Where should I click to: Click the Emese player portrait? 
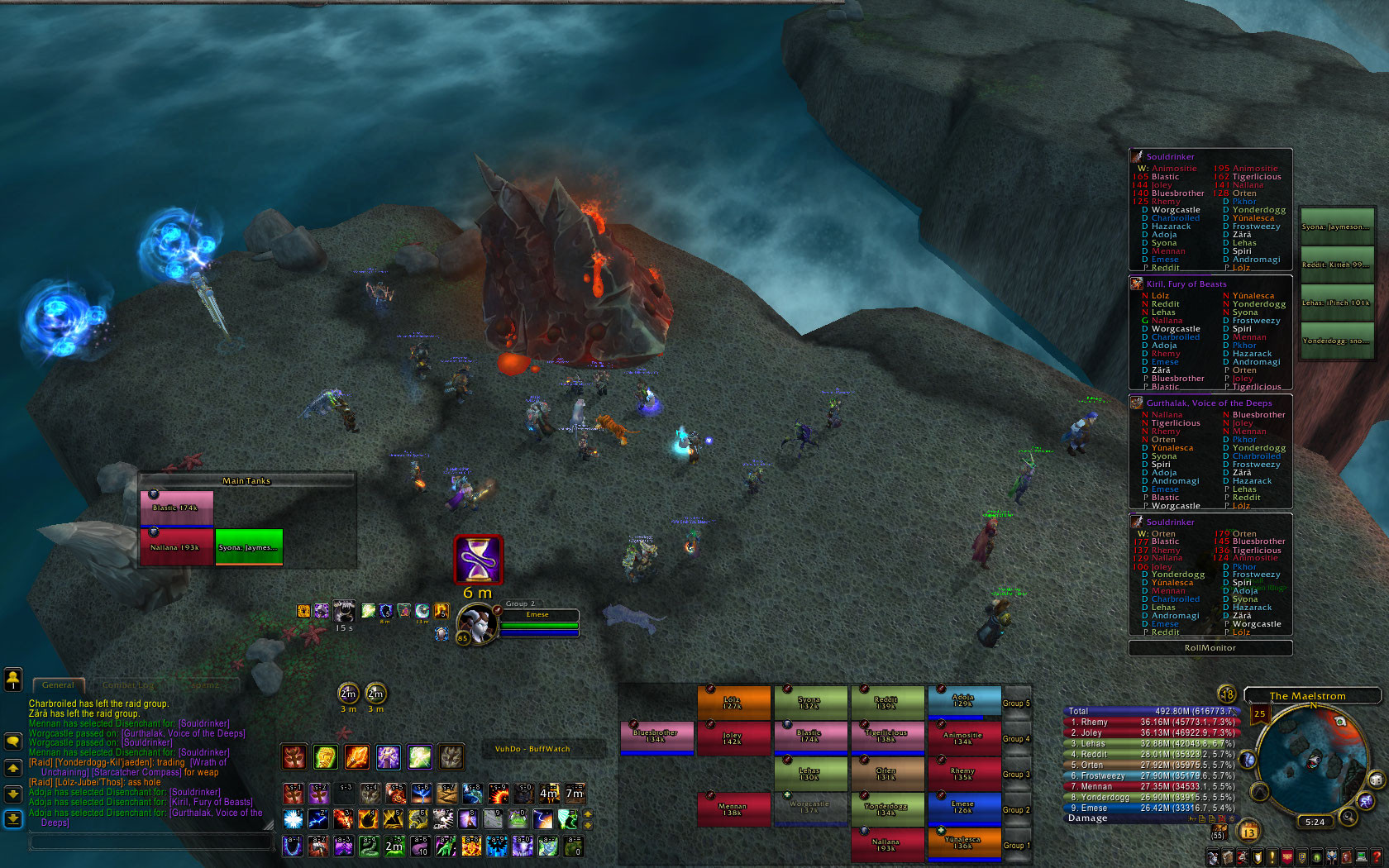click(x=476, y=623)
